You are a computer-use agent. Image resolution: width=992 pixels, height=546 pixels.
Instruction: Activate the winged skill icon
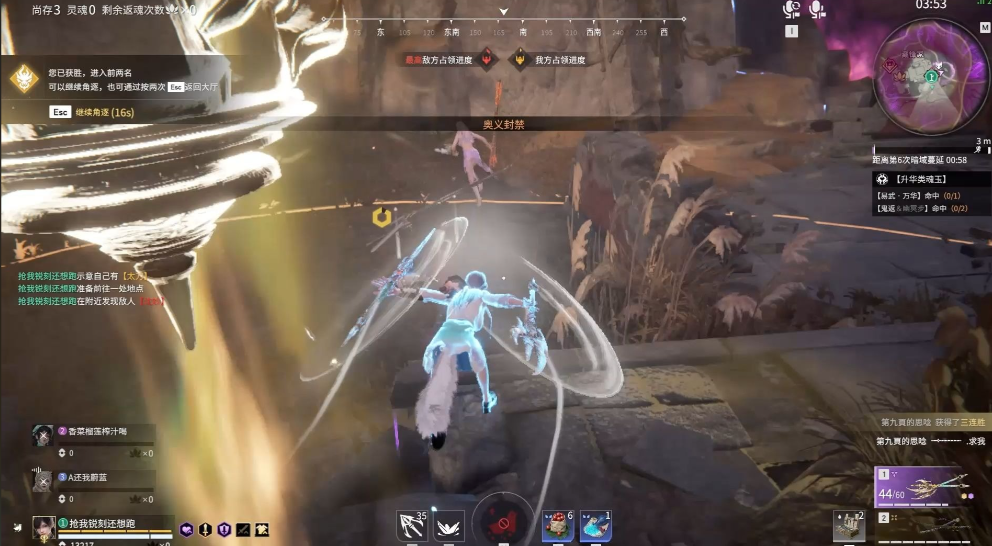[x=449, y=524]
